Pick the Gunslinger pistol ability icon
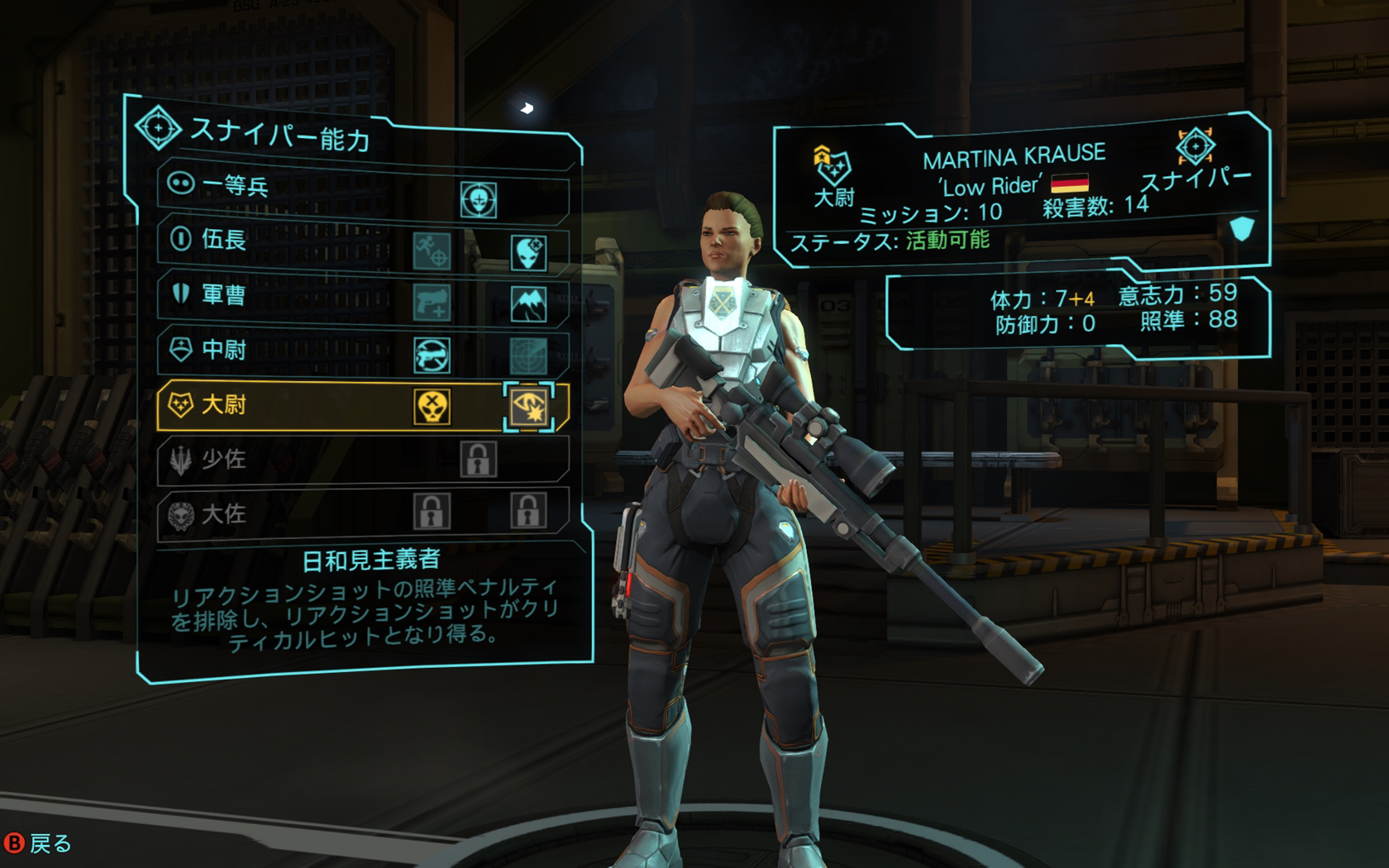 coord(432,303)
